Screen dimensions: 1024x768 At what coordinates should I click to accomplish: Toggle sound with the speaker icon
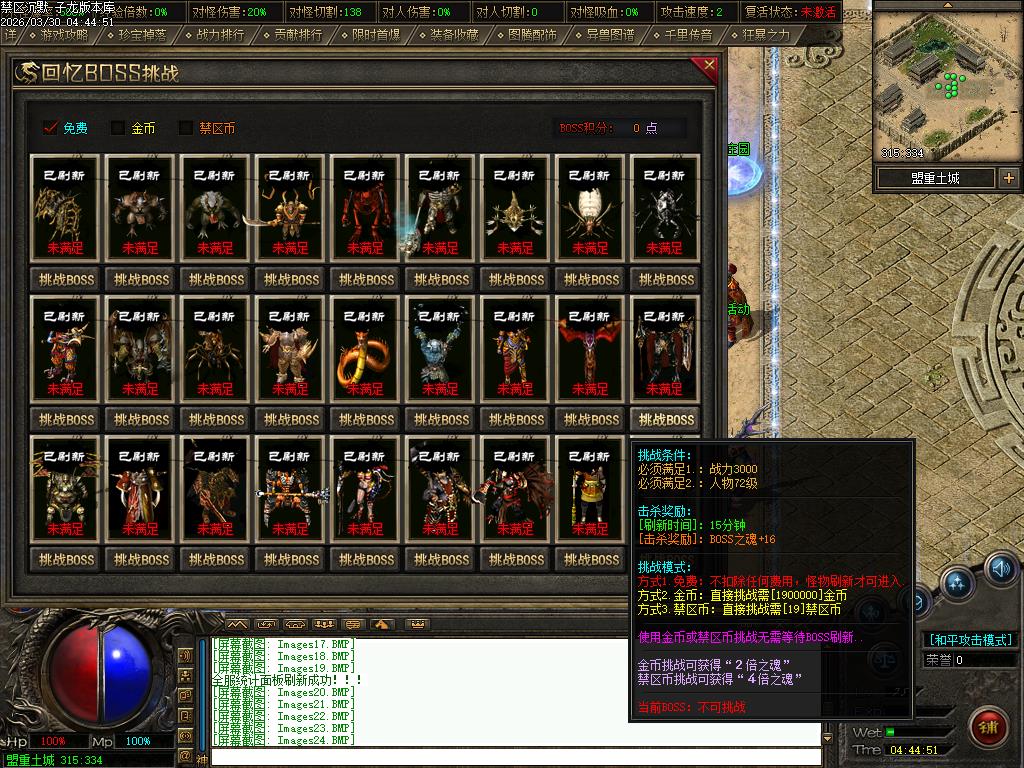click(1001, 568)
